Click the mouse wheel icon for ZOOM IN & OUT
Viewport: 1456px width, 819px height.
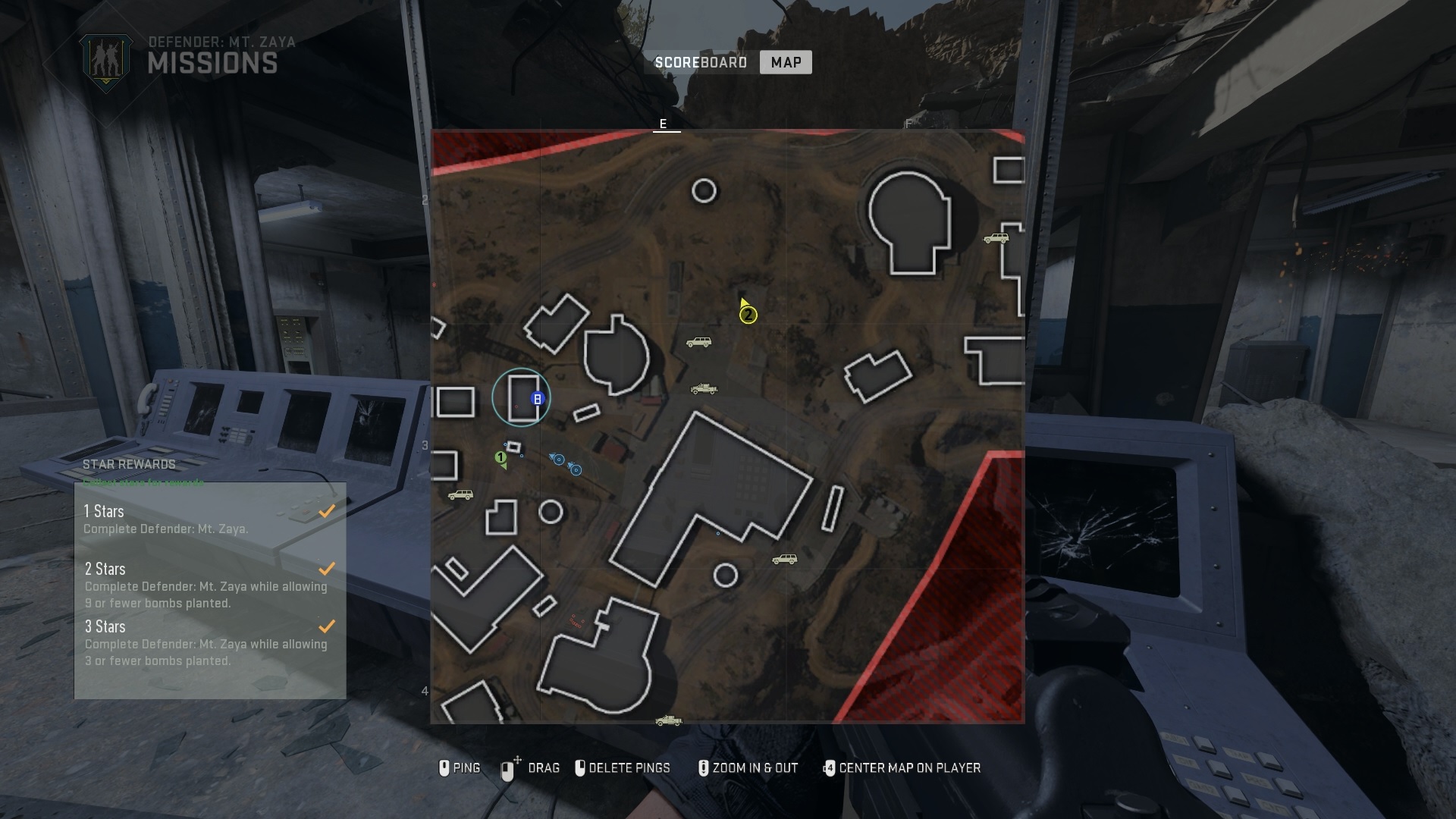[x=705, y=767]
